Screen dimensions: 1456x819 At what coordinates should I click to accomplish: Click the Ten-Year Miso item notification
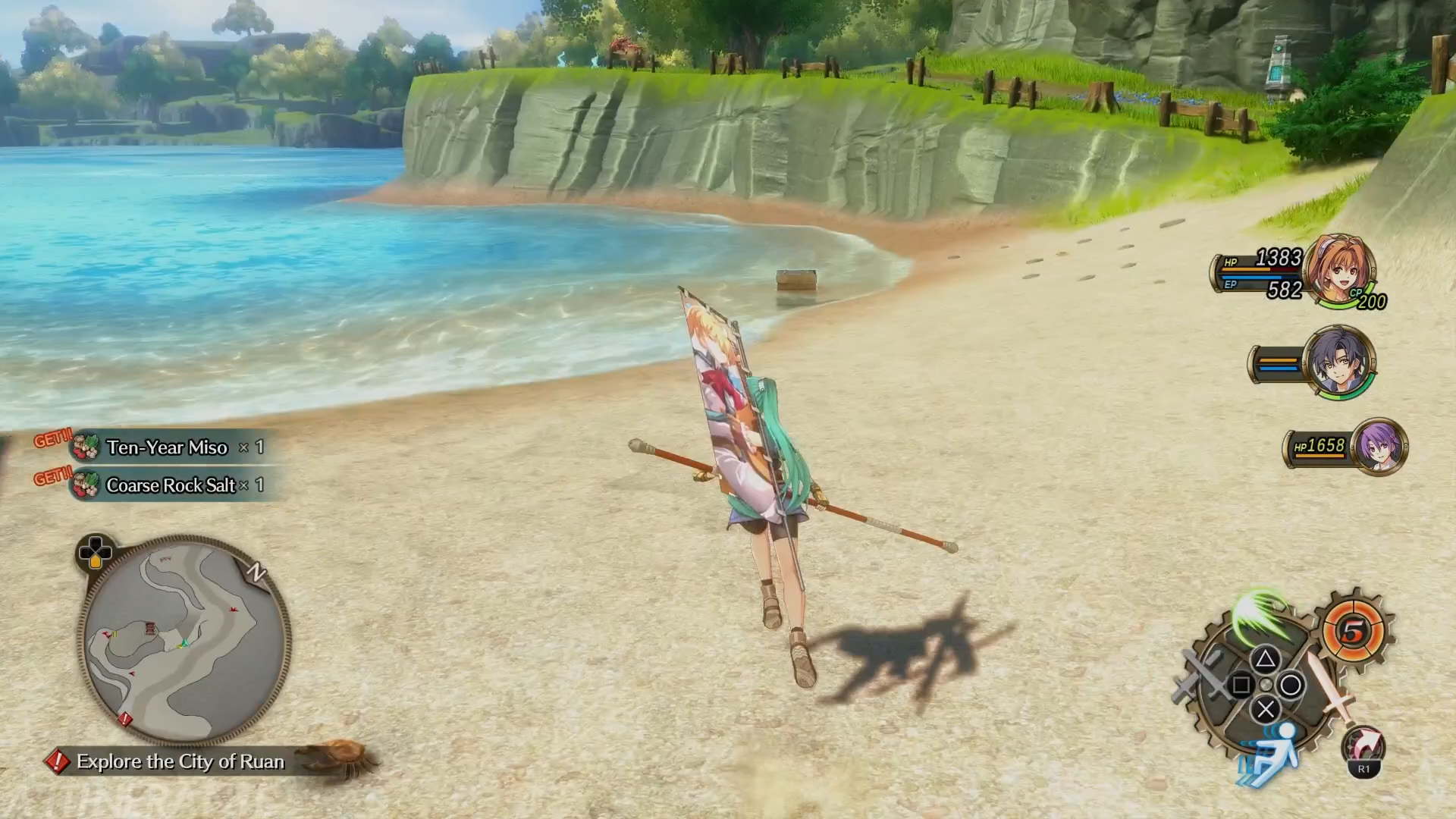167,447
